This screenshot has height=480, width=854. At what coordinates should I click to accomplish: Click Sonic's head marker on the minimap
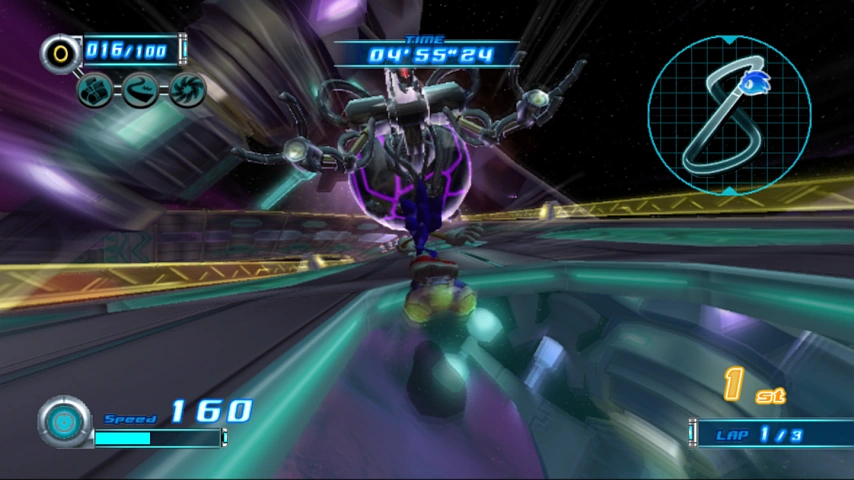[755, 79]
